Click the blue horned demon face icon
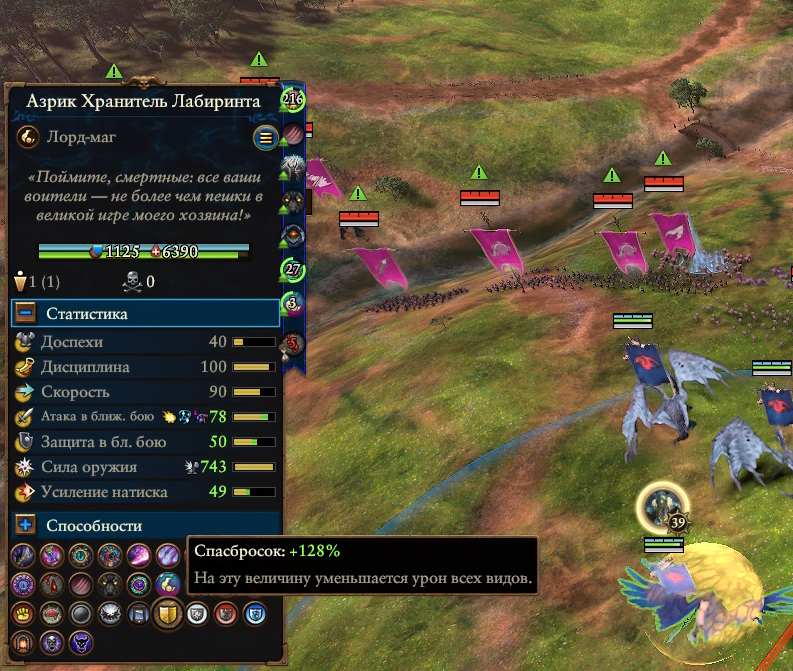 coord(81,642)
